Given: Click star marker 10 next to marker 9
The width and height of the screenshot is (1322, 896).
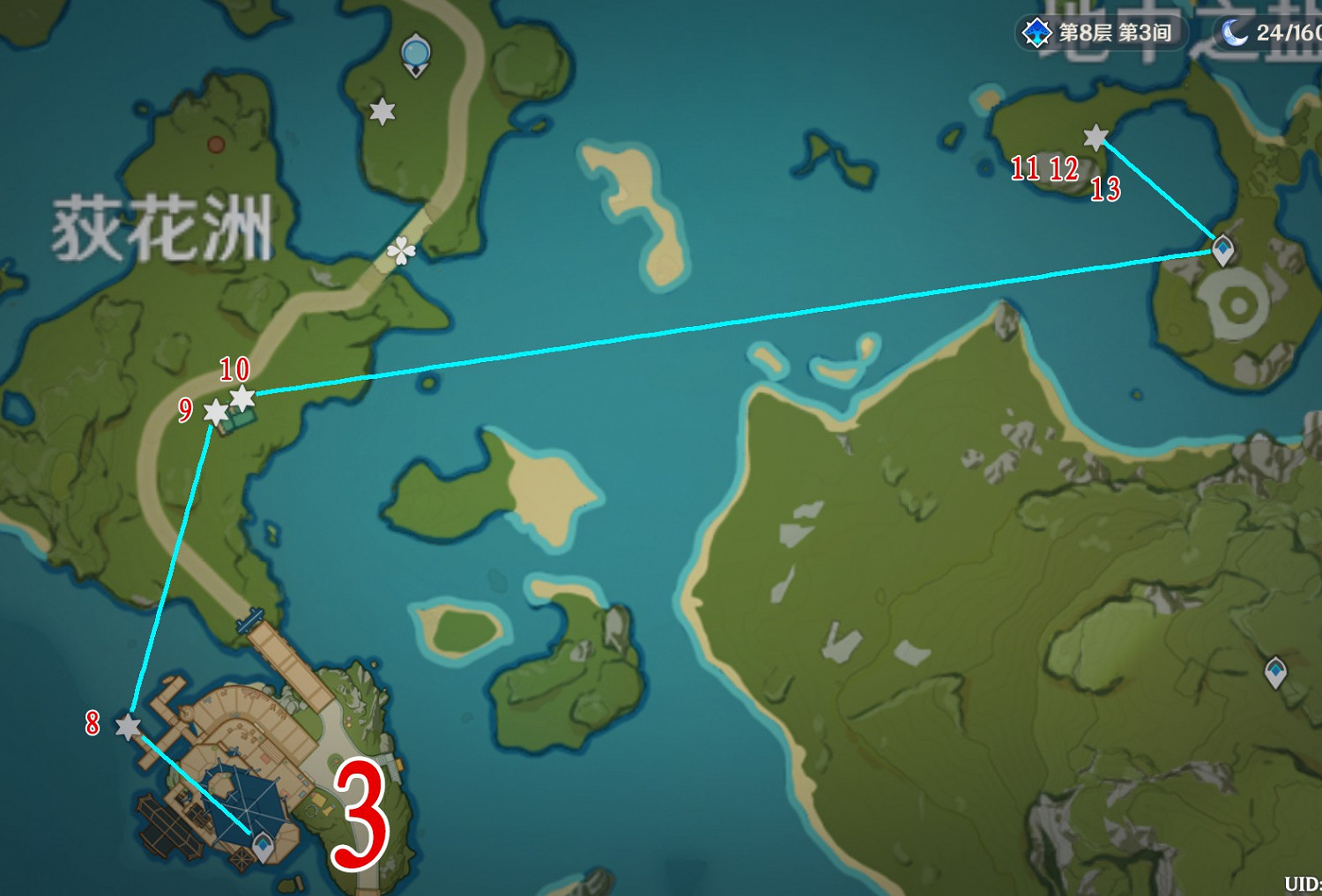Looking at the screenshot, I should [x=244, y=396].
